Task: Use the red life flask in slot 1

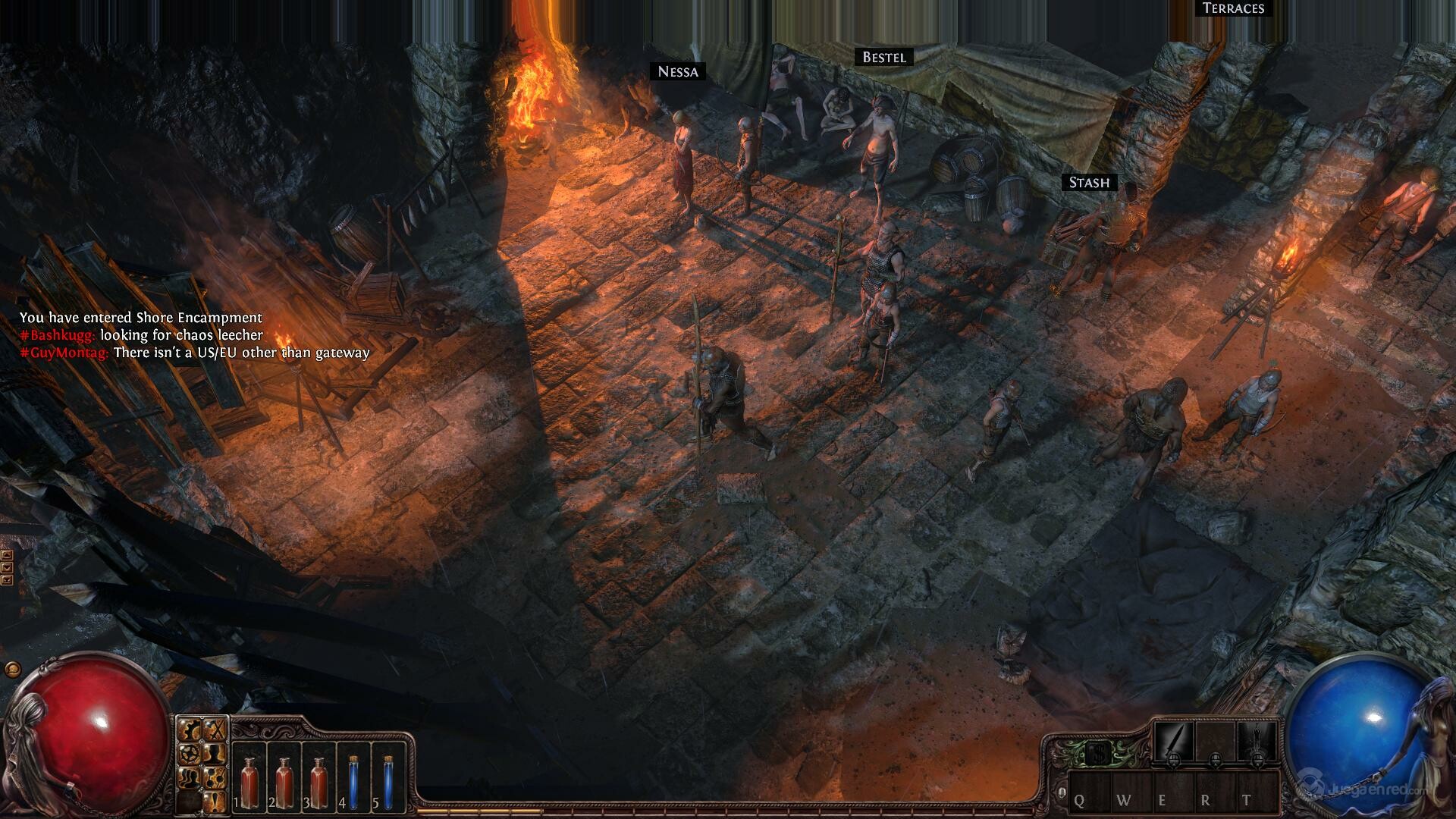Action: [249, 781]
